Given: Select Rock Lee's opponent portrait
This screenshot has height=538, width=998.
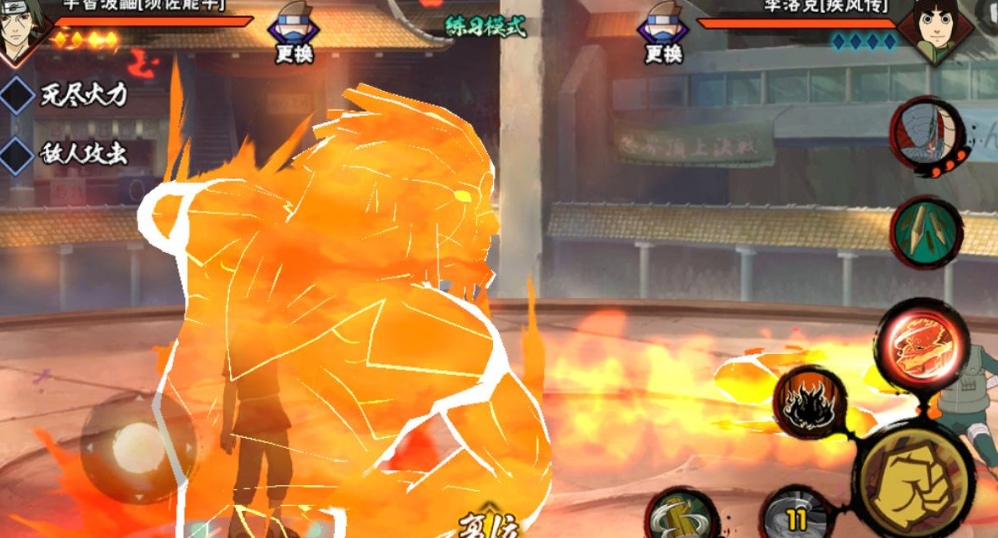Looking at the screenshot, I should 939,30.
